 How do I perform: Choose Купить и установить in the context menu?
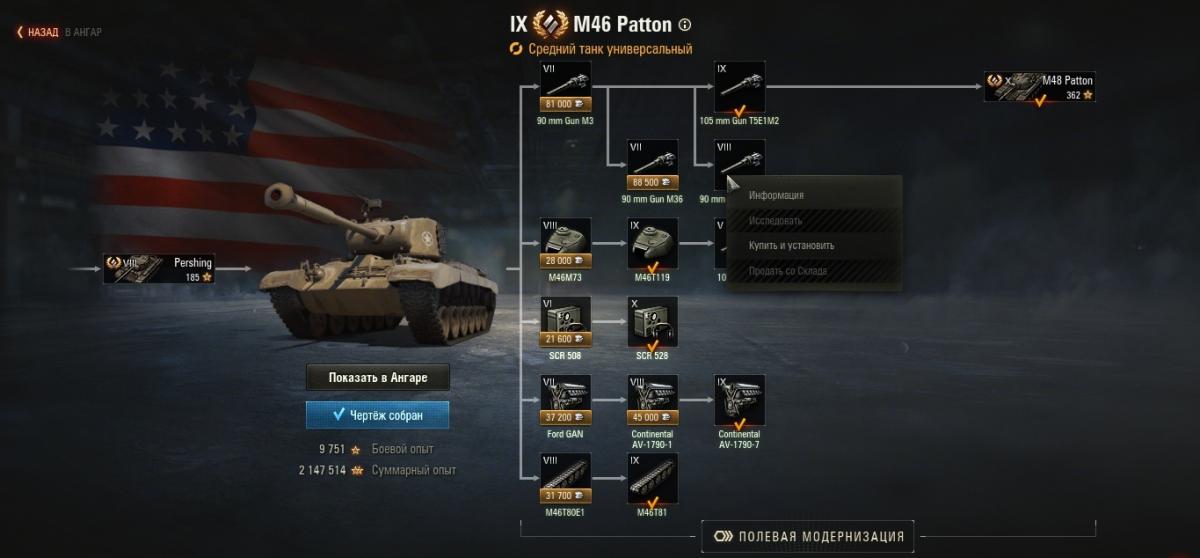791,245
